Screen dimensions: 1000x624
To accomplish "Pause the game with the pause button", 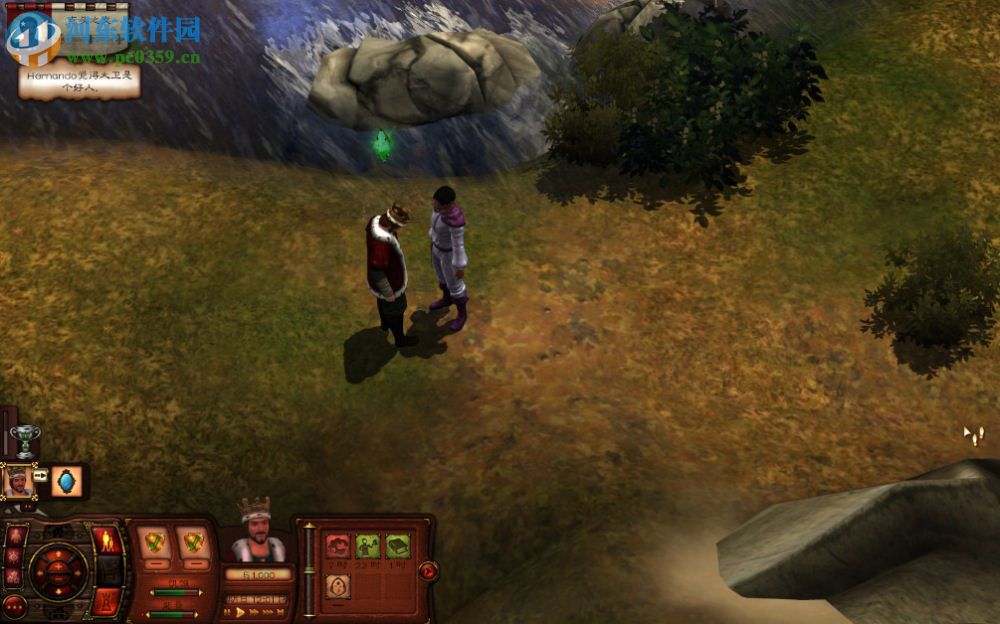I will pyautogui.click(x=228, y=612).
